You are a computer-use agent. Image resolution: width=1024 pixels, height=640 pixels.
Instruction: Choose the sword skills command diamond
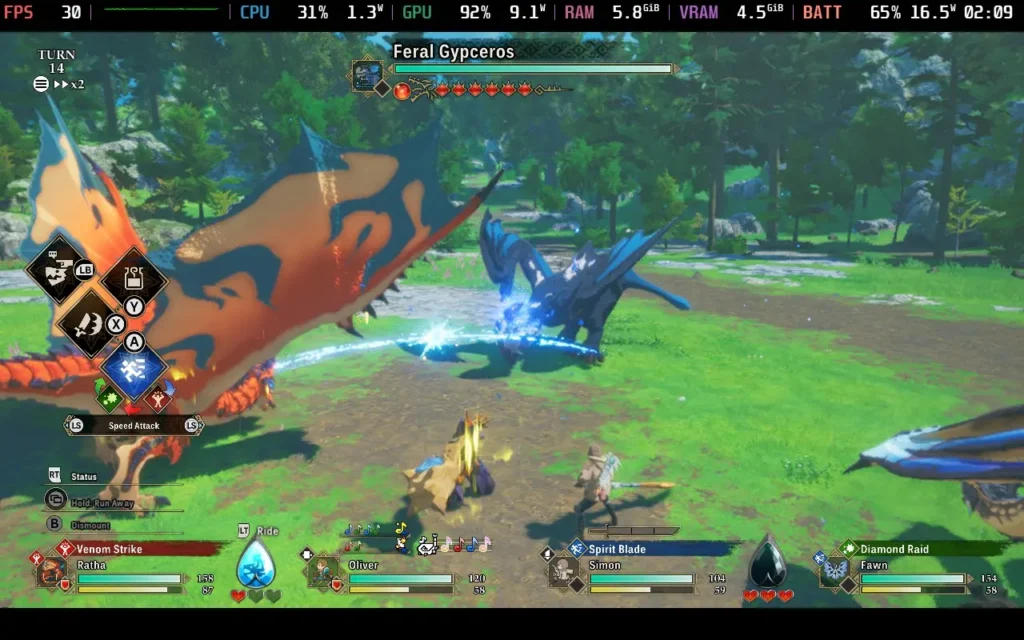pyautogui.click(x=88, y=321)
